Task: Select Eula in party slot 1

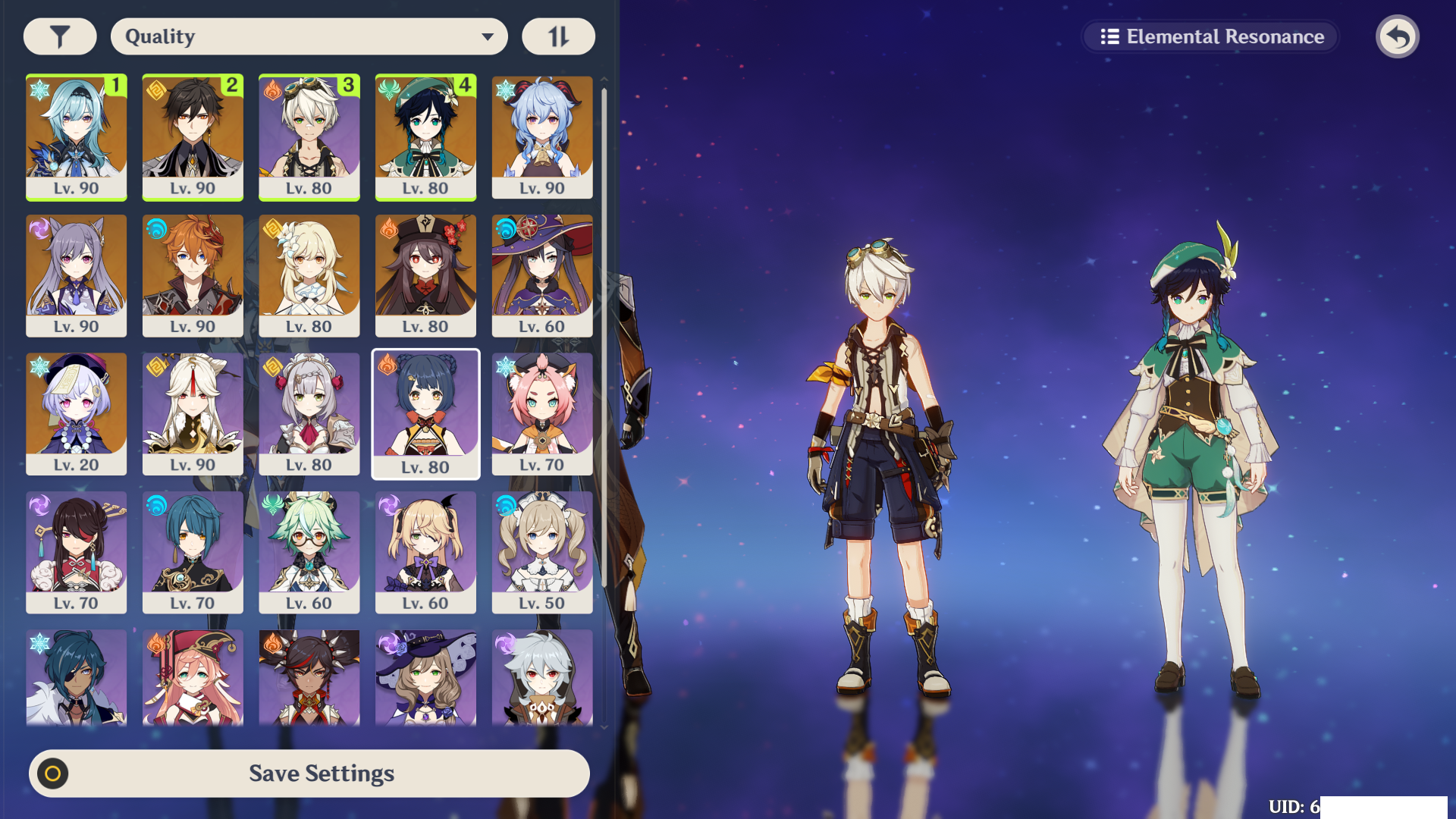Action: [77, 136]
